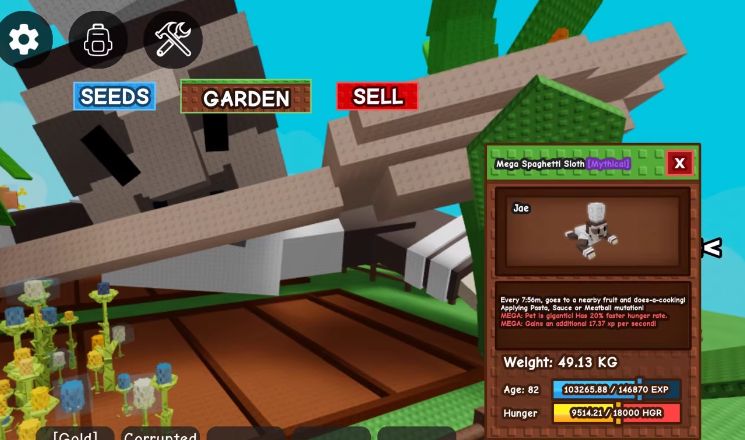Go to the SEEDS shop

point(114,96)
